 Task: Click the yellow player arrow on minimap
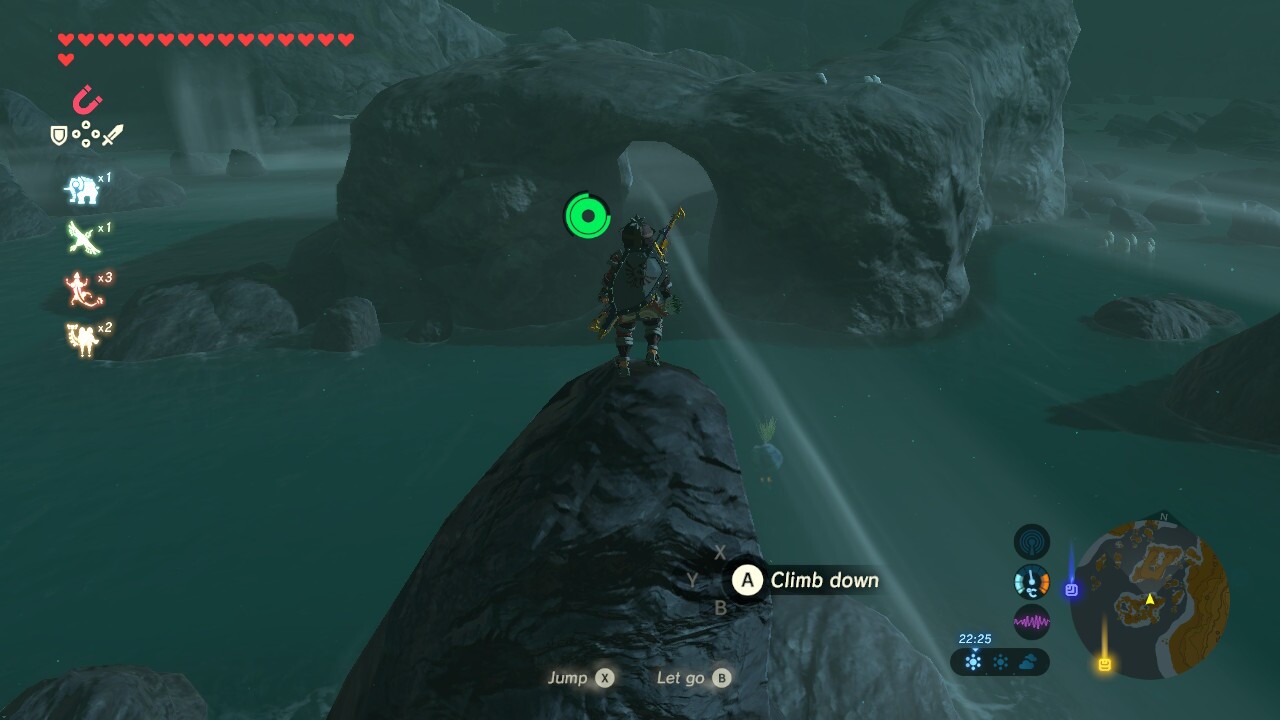[1150, 599]
